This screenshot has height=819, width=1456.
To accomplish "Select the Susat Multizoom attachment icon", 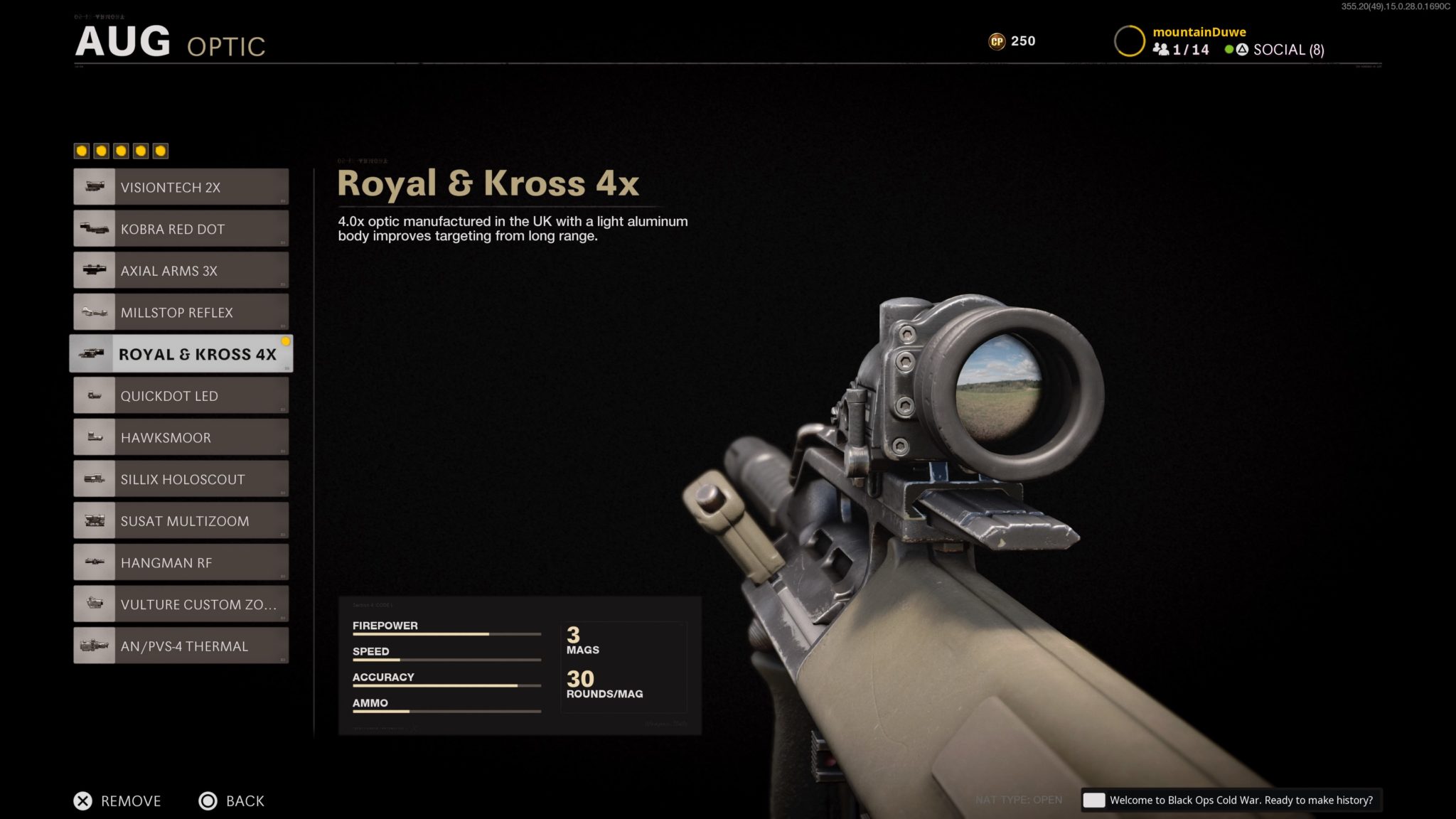I will [x=93, y=520].
